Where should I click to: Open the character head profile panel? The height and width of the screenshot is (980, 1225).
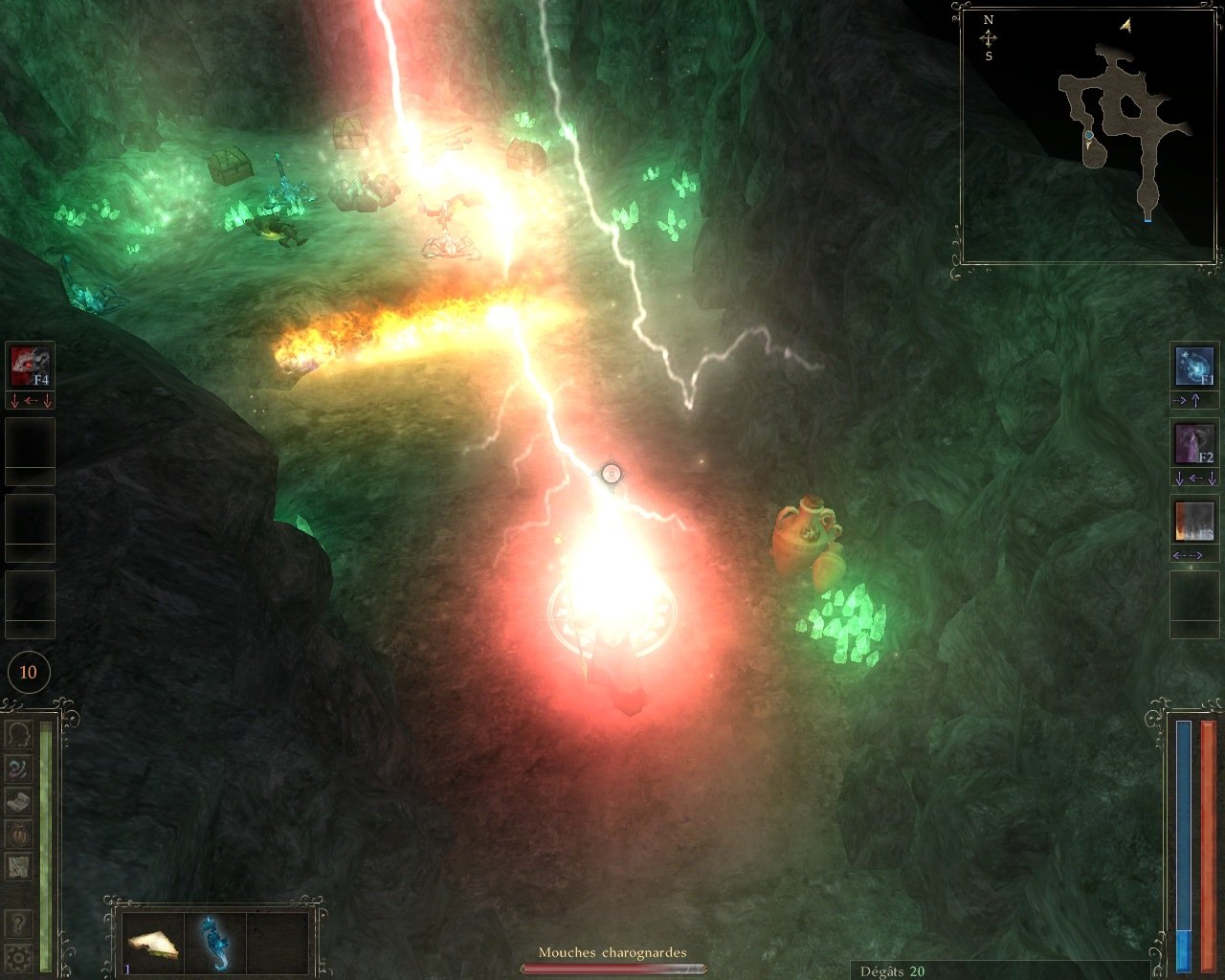[19, 734]
